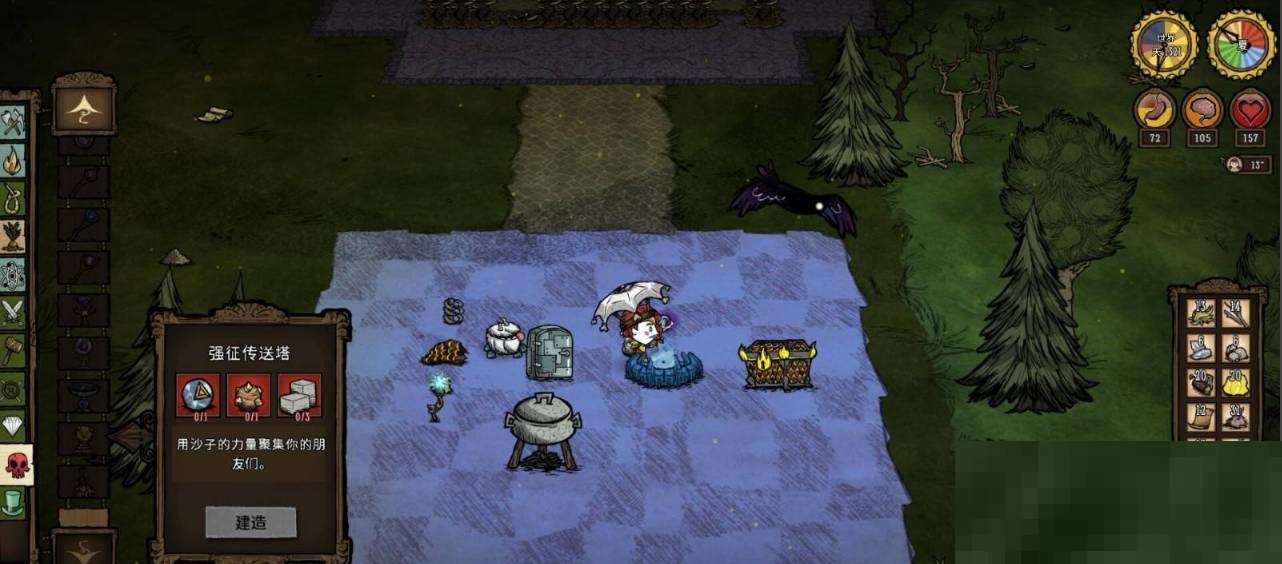The image size is (1282, 564).
Task: Open the tools crafting tab (axe and pickaxe)
Action: coord(12,122)
